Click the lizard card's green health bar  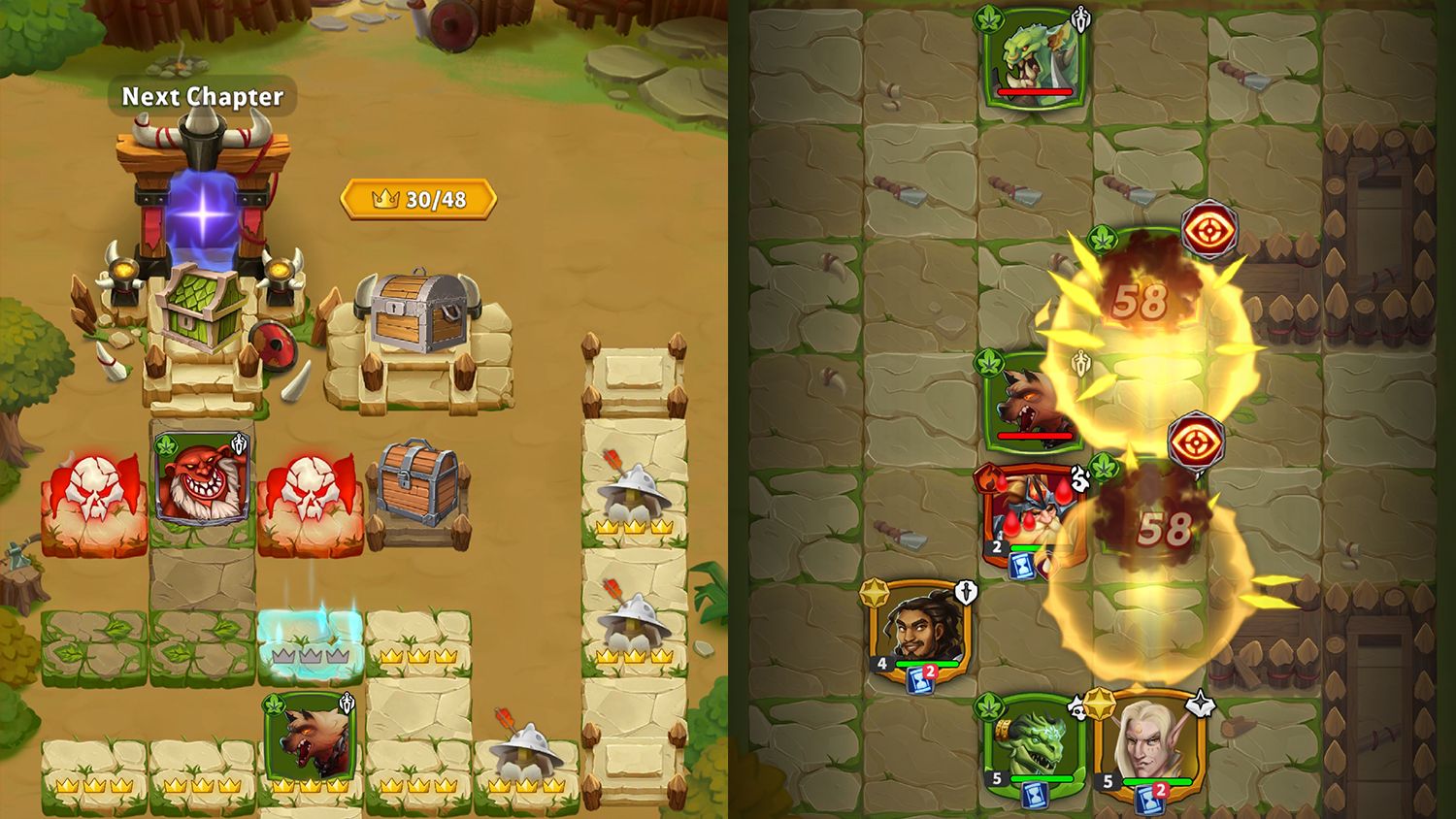(1042, 778)
